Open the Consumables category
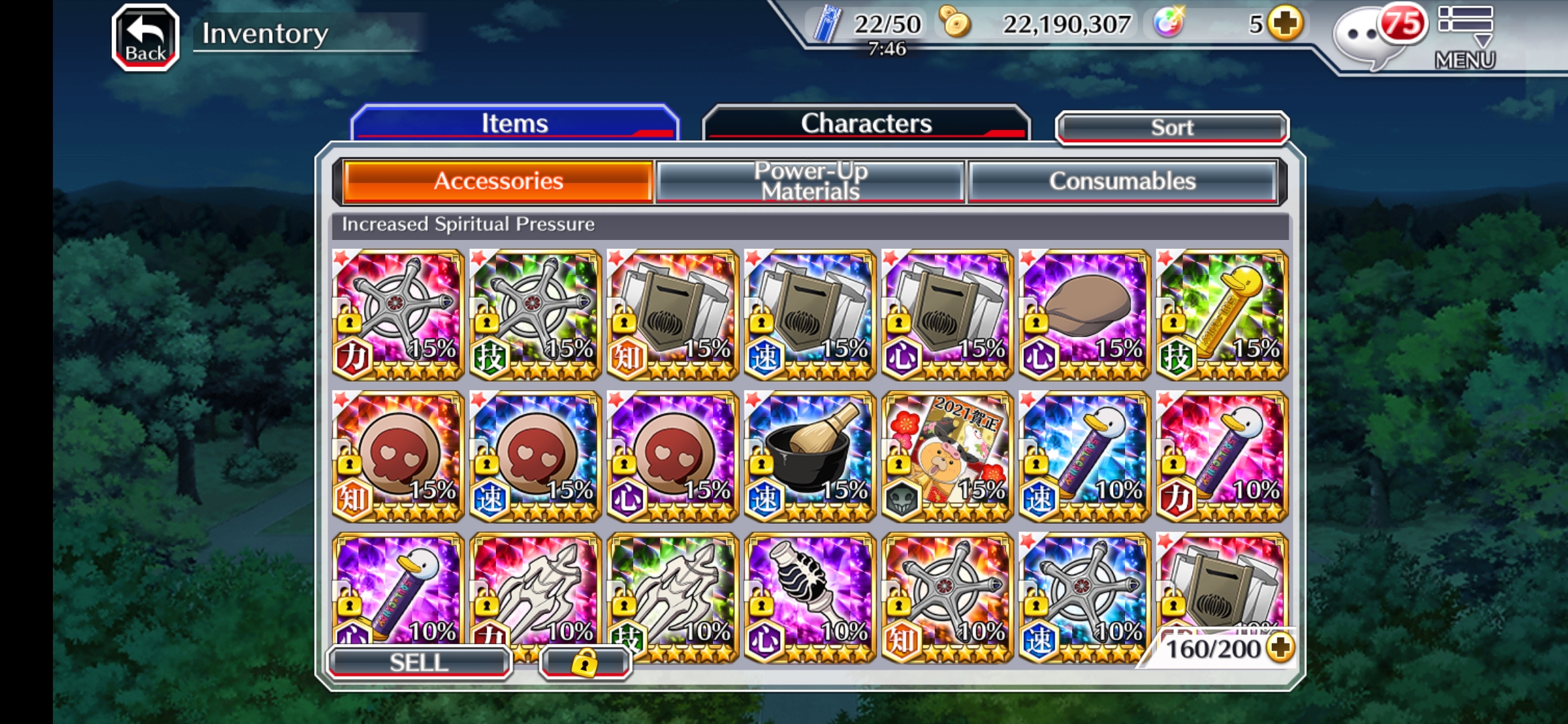 coord(1122,181)
